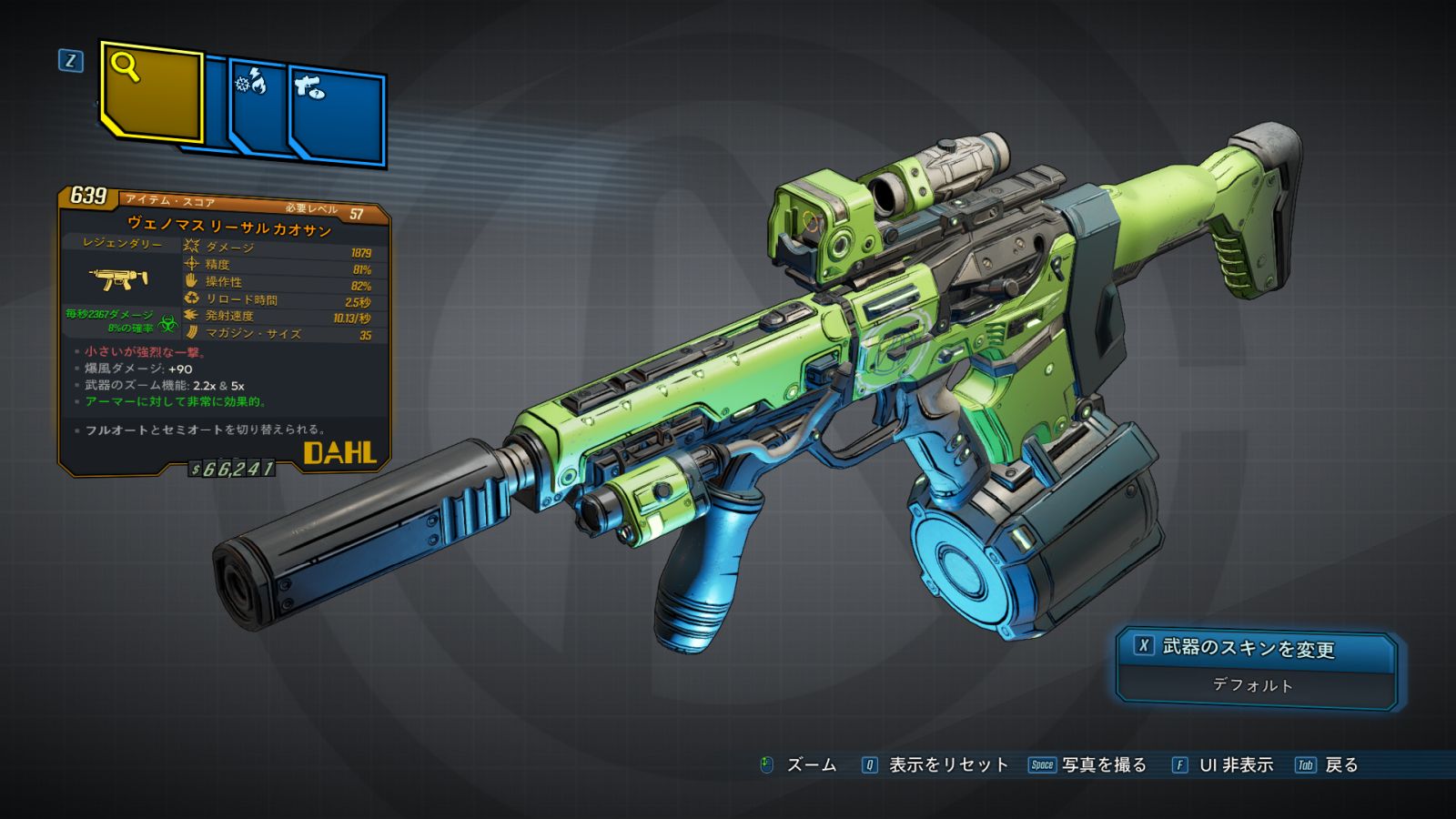This screenshot has width=1456, height=819.
Task: Select the yellow magnifying glass inspect tab
Action: 151,92
